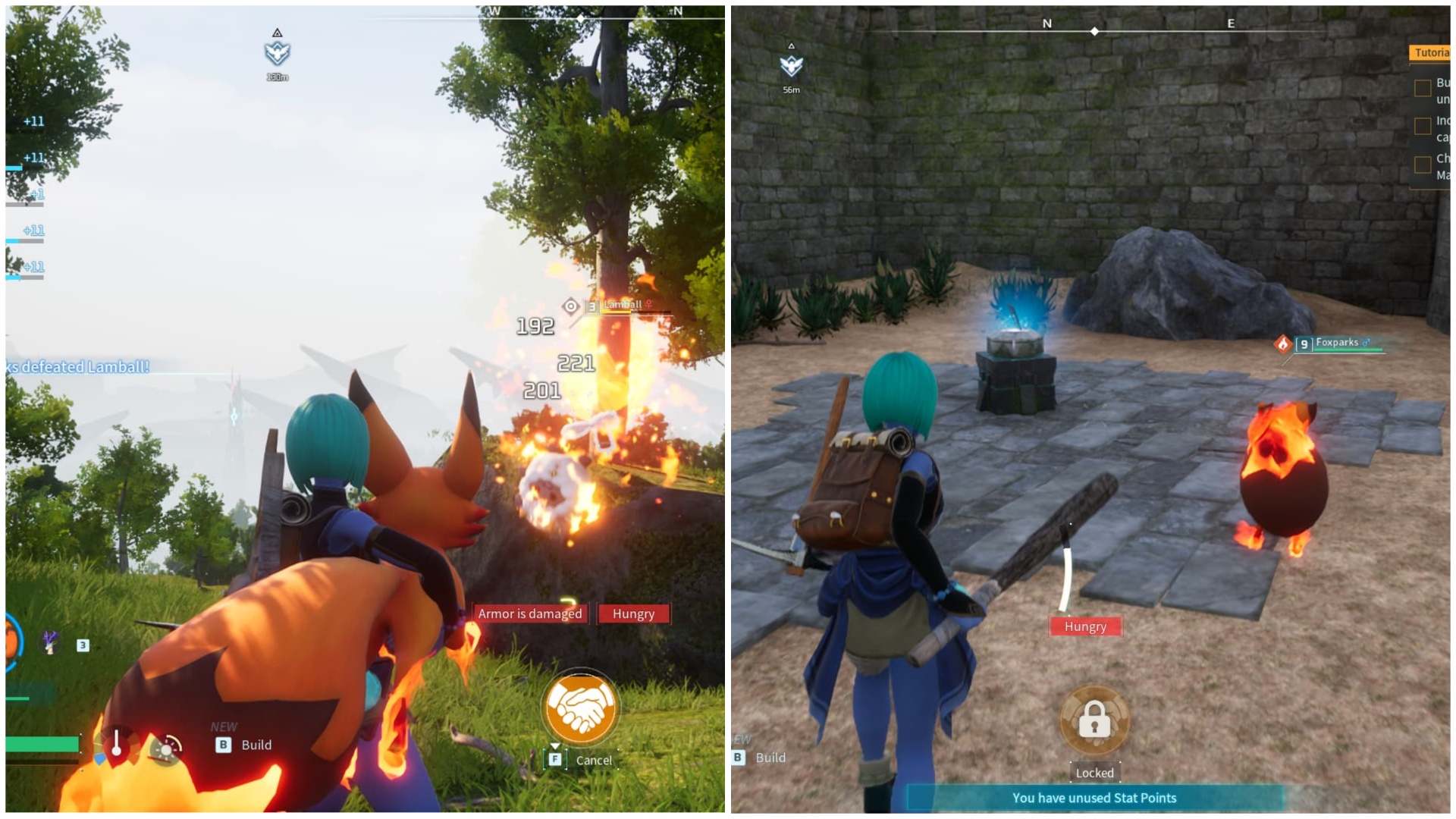
Task: Tick the second Tutorial objective checkbox
Action: point(1423,126)
